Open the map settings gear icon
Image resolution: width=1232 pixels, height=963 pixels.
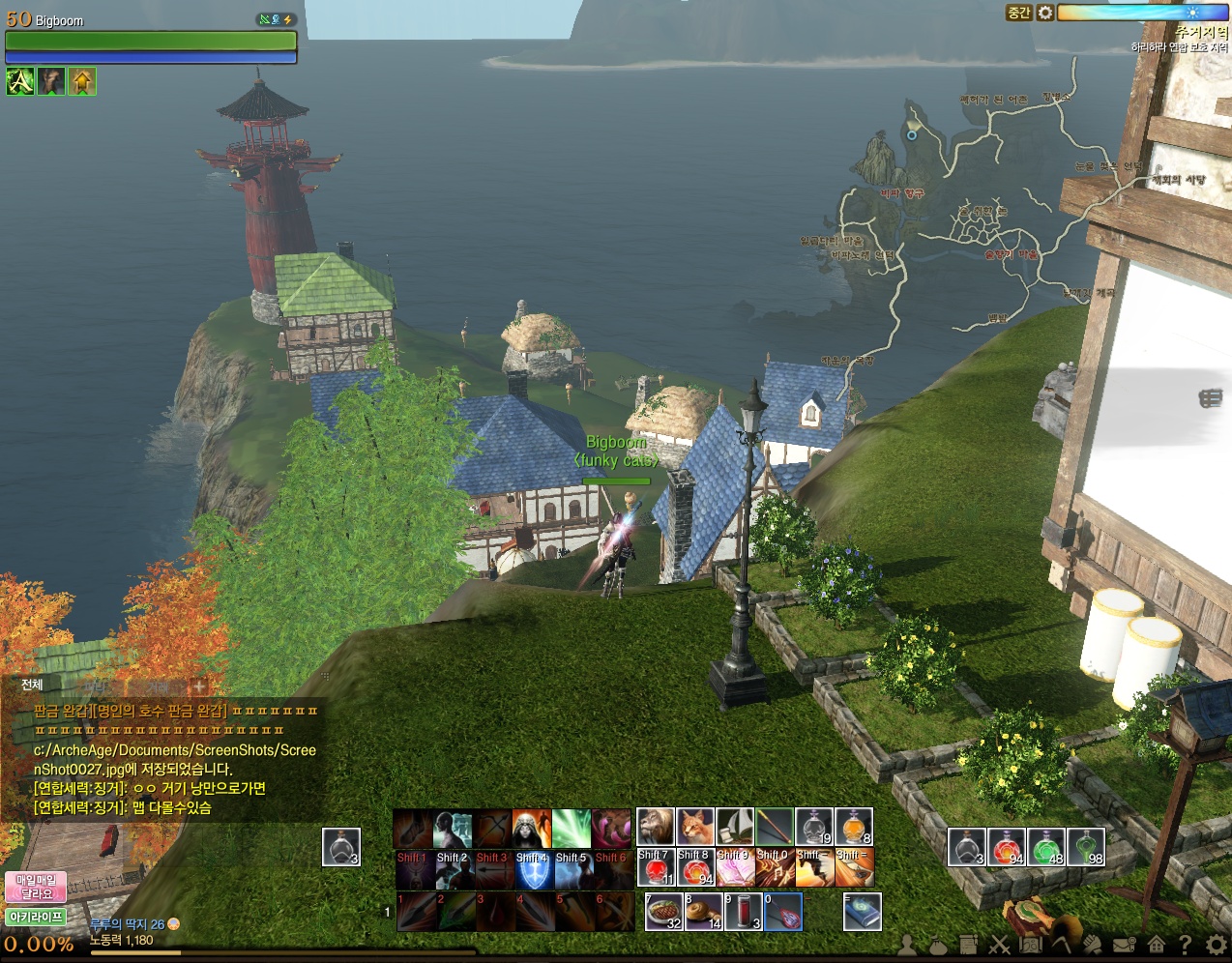coord(1045,13)
